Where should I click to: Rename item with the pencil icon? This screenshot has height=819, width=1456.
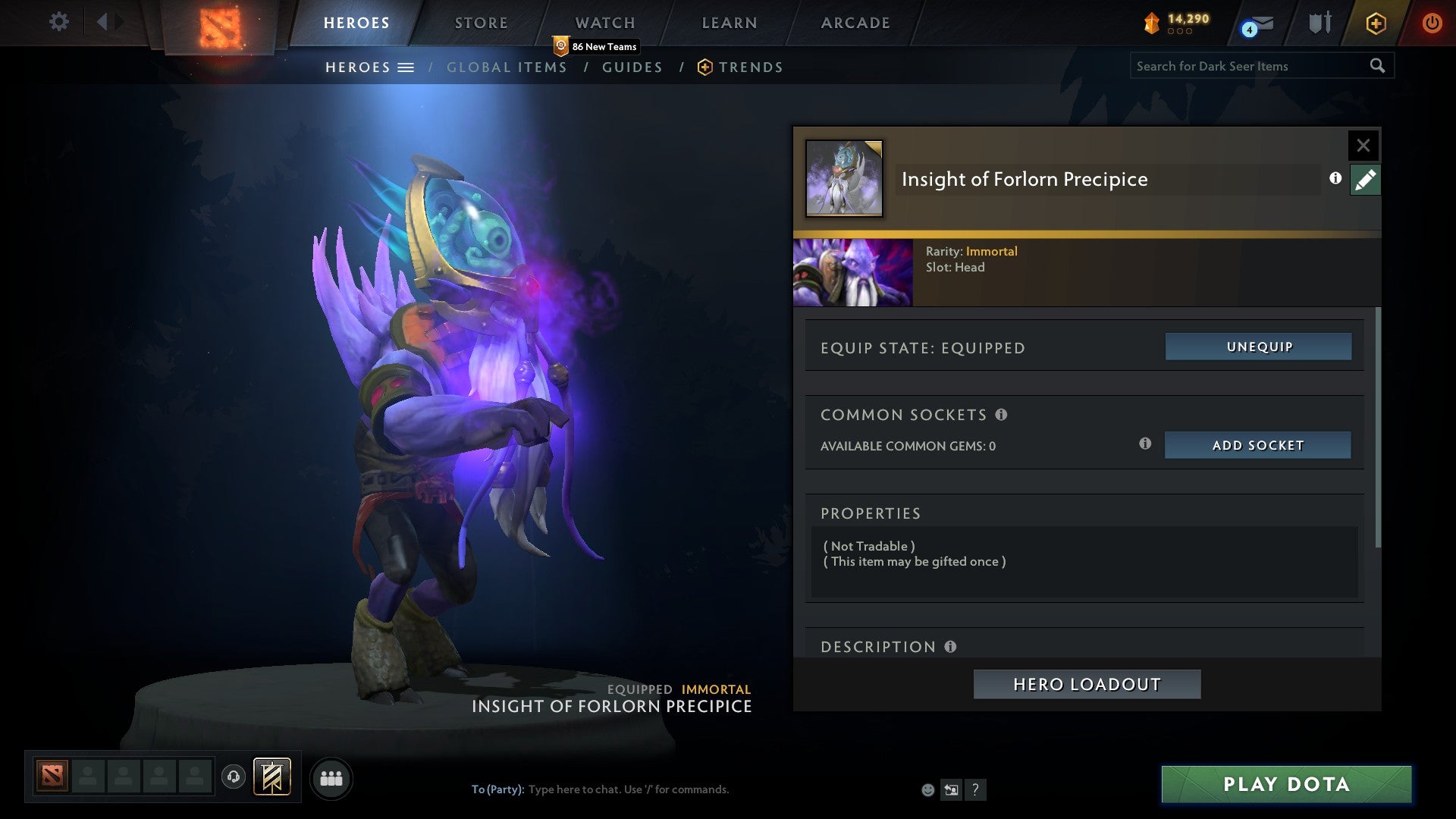(x=1365, y=180)
